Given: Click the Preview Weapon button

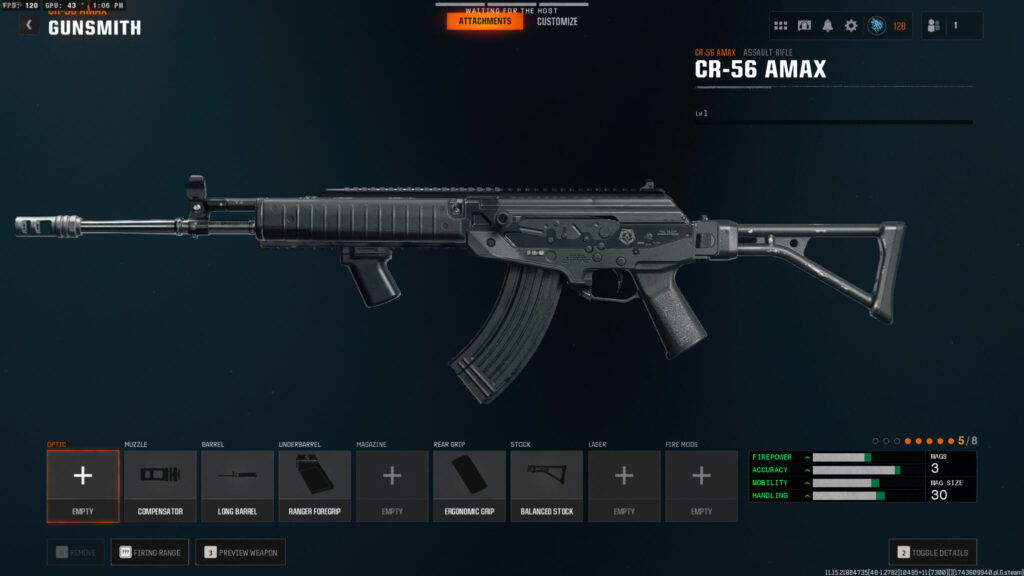Looking at the screenshot, I should click(x=240, y=552).
